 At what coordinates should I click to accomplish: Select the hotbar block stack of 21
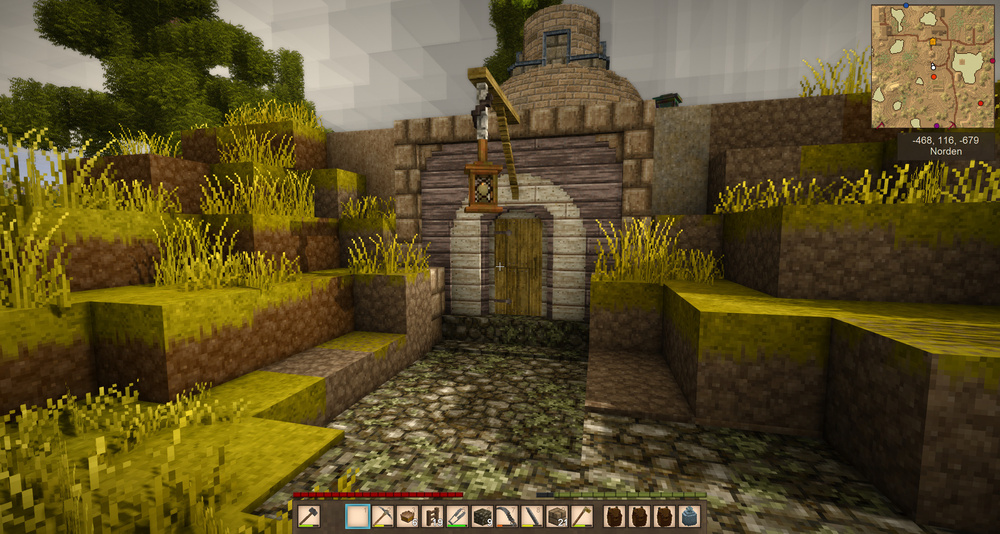(557, 516)
